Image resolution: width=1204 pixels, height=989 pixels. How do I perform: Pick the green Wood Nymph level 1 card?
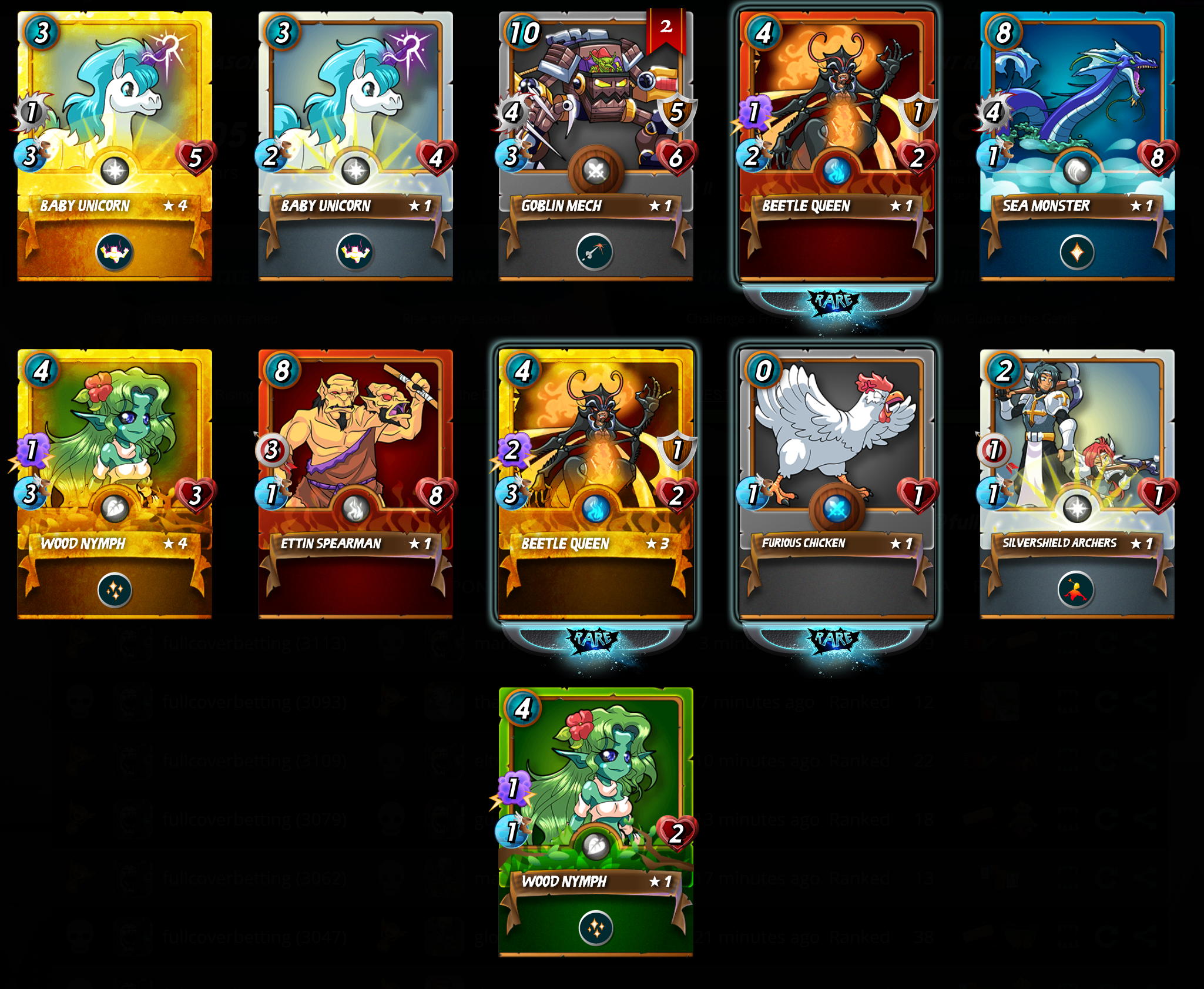coord(596,822)
